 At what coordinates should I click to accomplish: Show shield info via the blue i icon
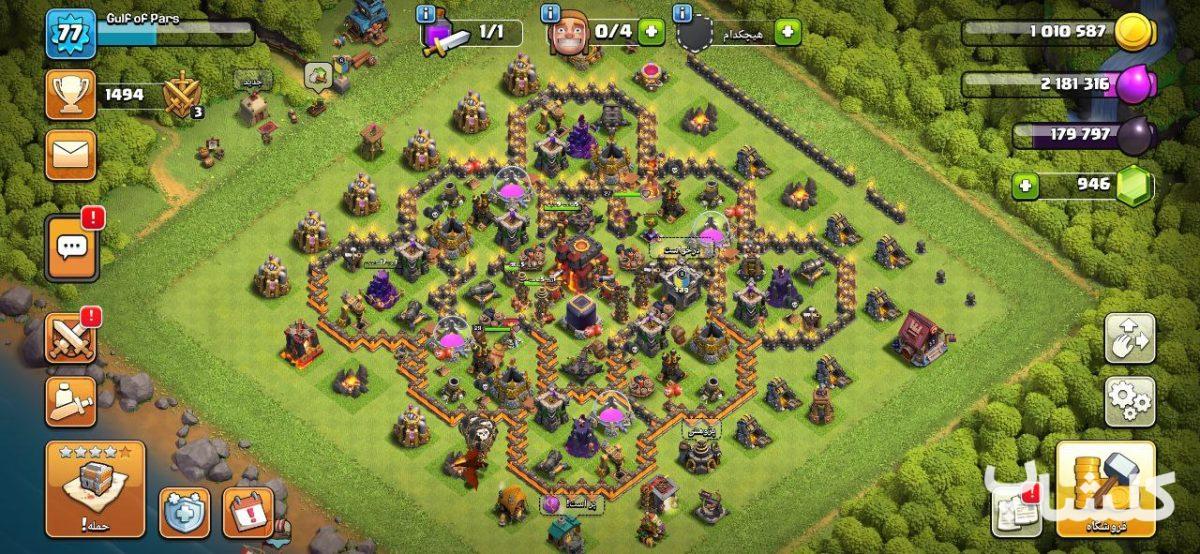coord(683,14)
